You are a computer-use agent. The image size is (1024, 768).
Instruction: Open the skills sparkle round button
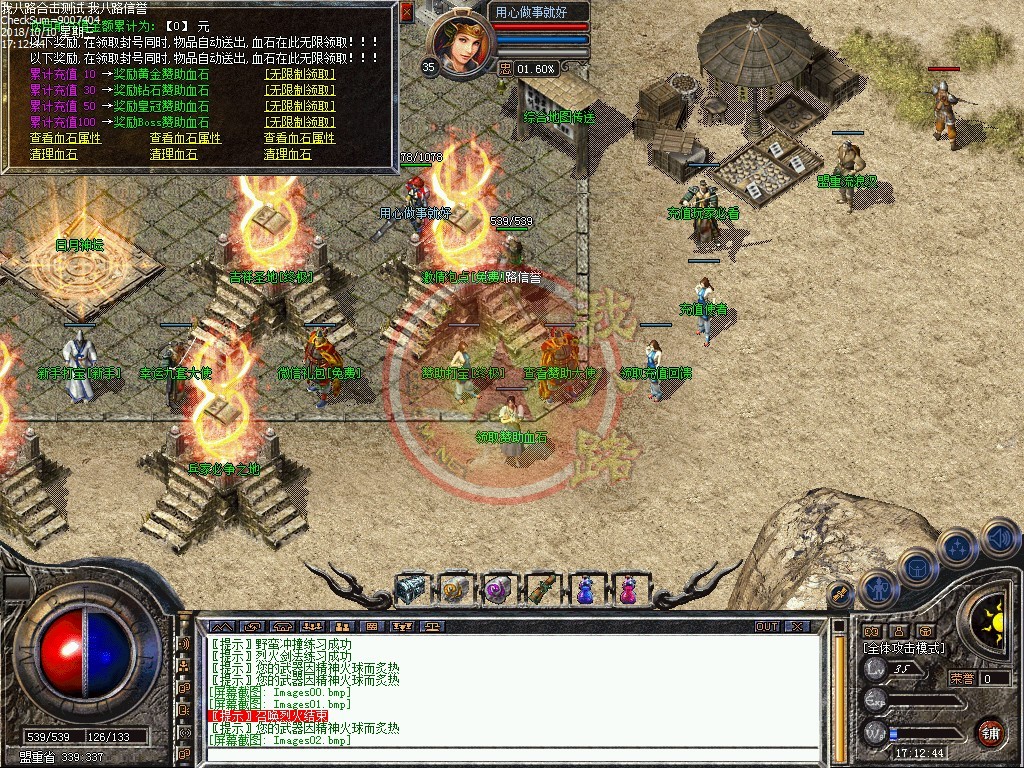[957, 547]
